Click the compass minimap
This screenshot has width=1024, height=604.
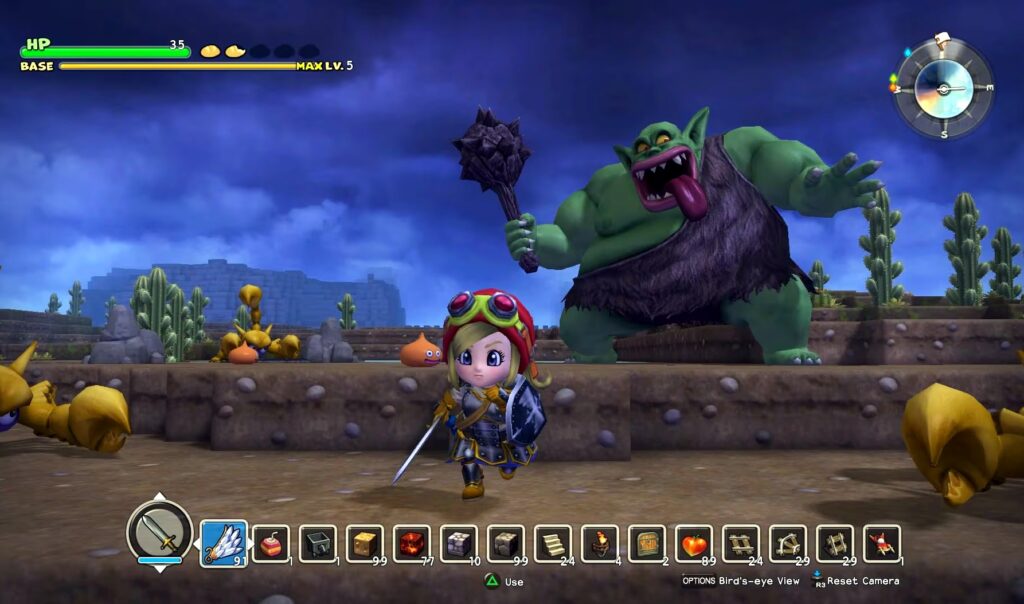click(942, 88)
